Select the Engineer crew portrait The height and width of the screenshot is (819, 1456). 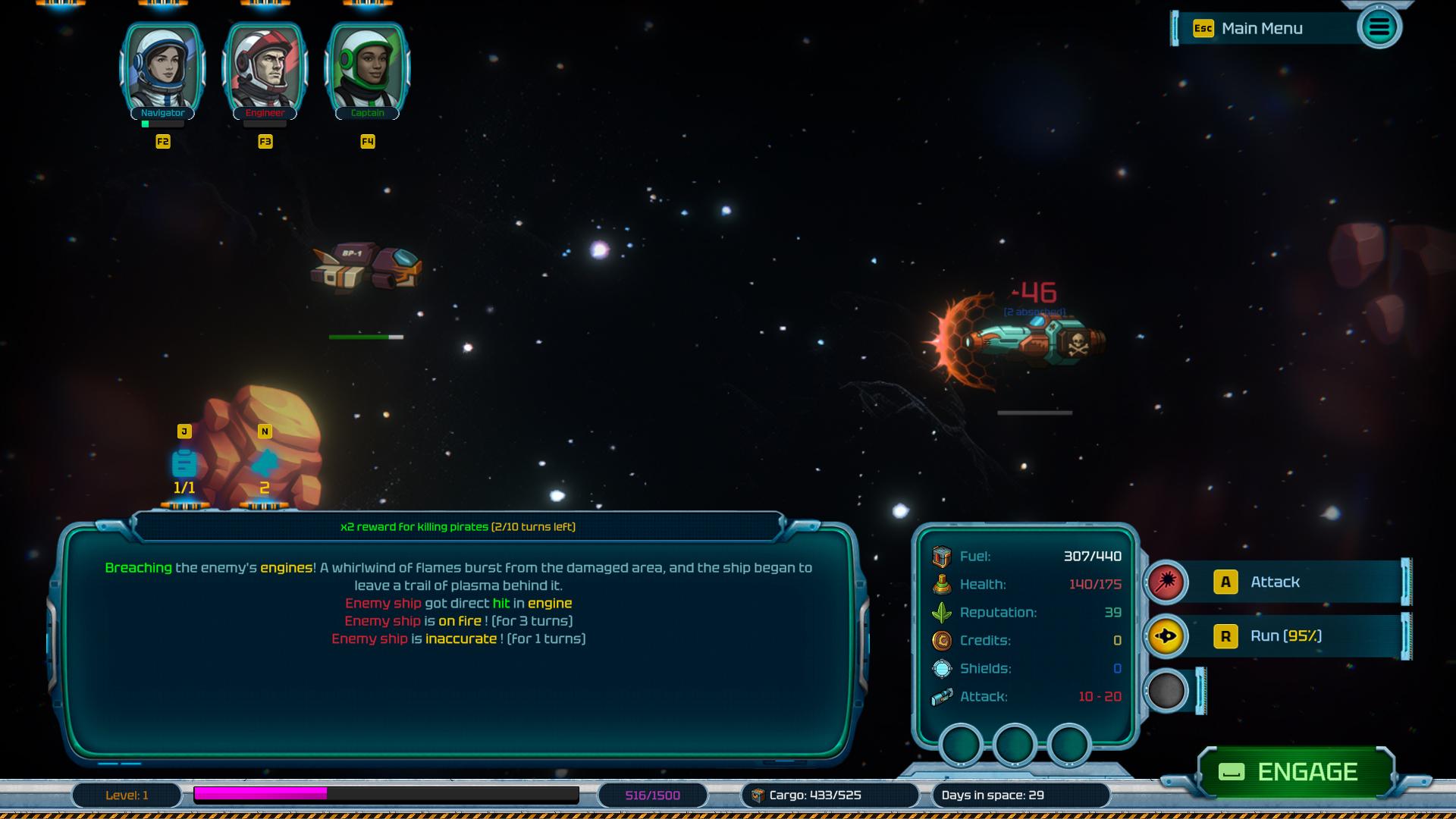point(265,70)
